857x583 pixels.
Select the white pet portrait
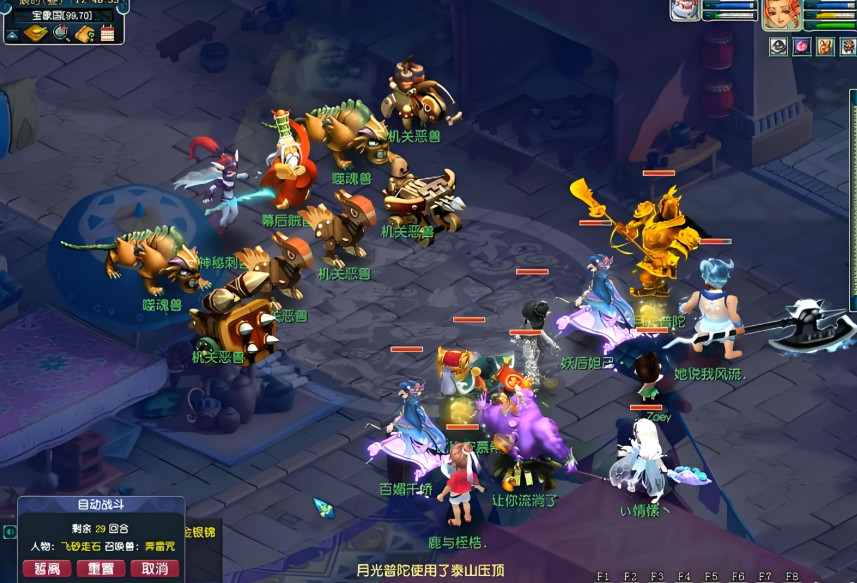point(684,10)
